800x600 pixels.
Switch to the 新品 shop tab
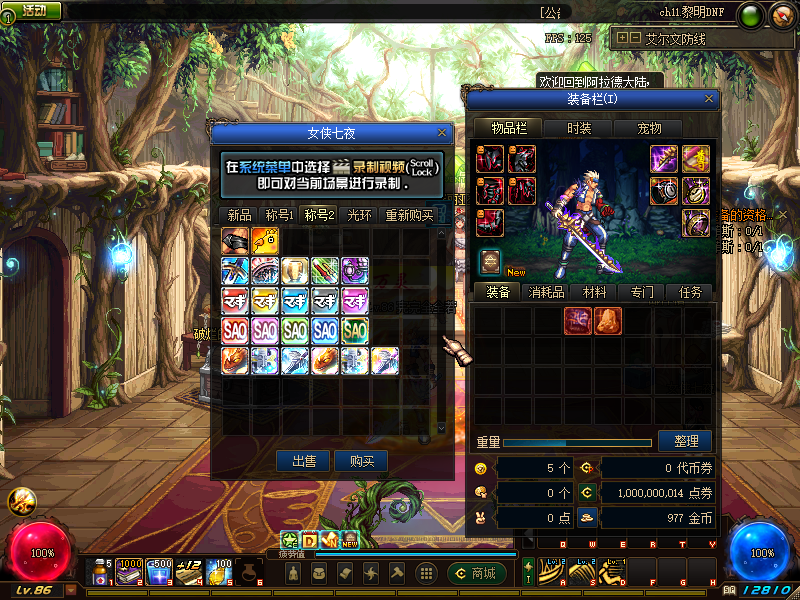239,215
